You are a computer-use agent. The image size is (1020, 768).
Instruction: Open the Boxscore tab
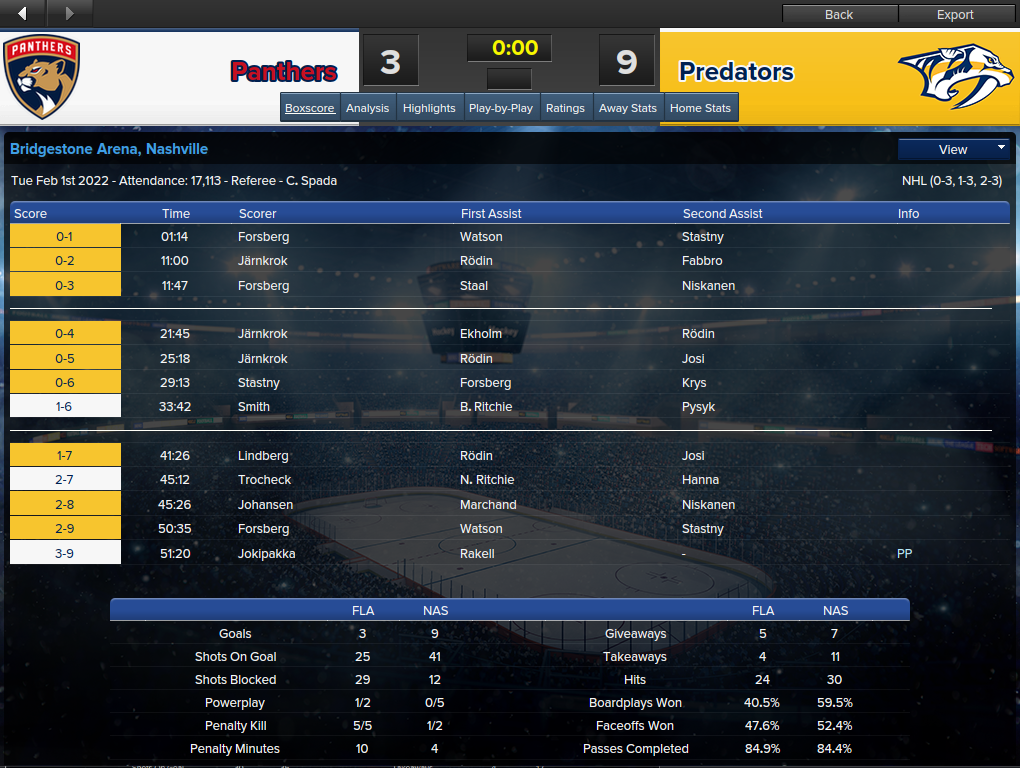click(309, 108)
